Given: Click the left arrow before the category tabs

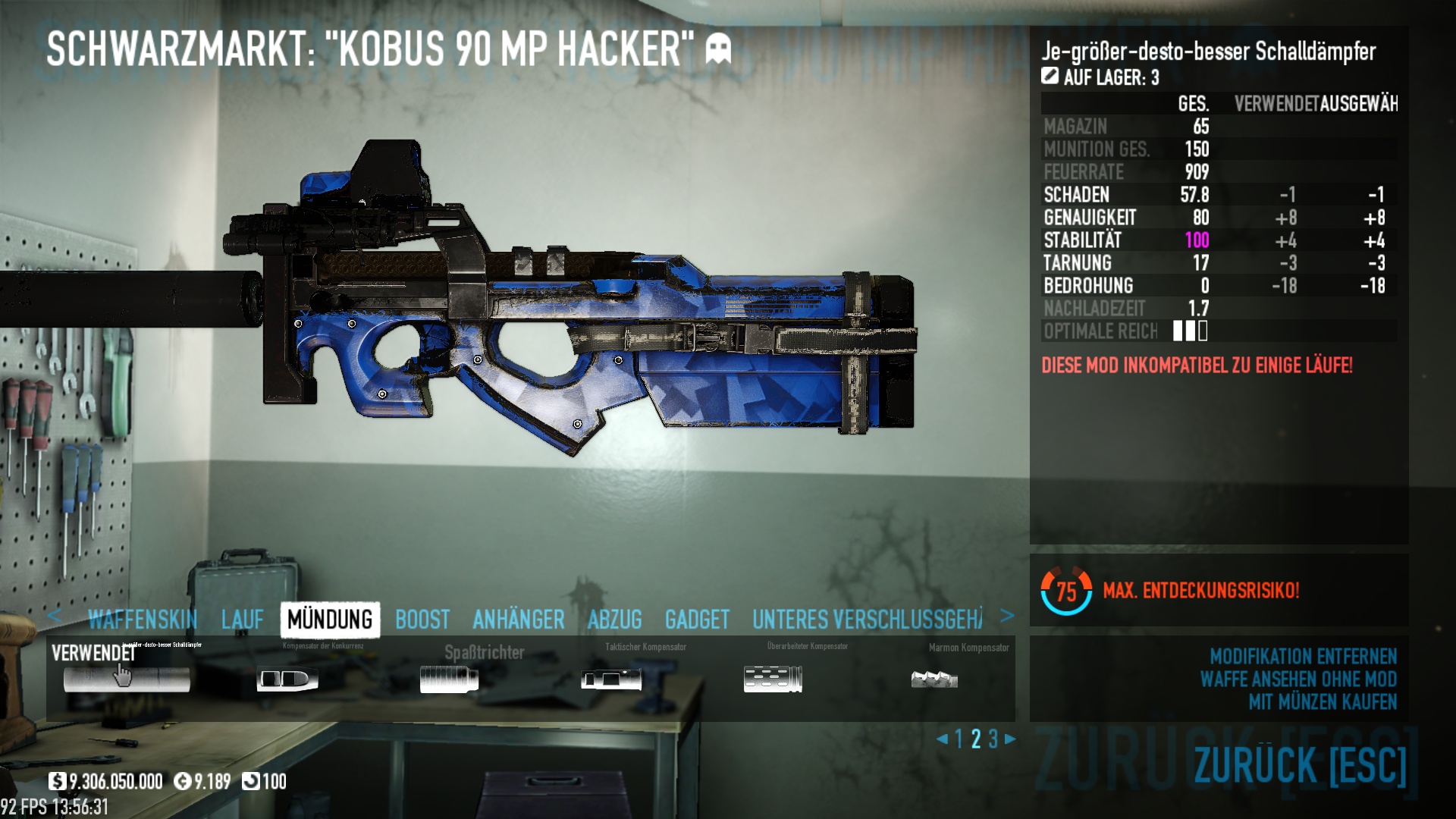Looking at the screenshot, I should coord(54,616).
